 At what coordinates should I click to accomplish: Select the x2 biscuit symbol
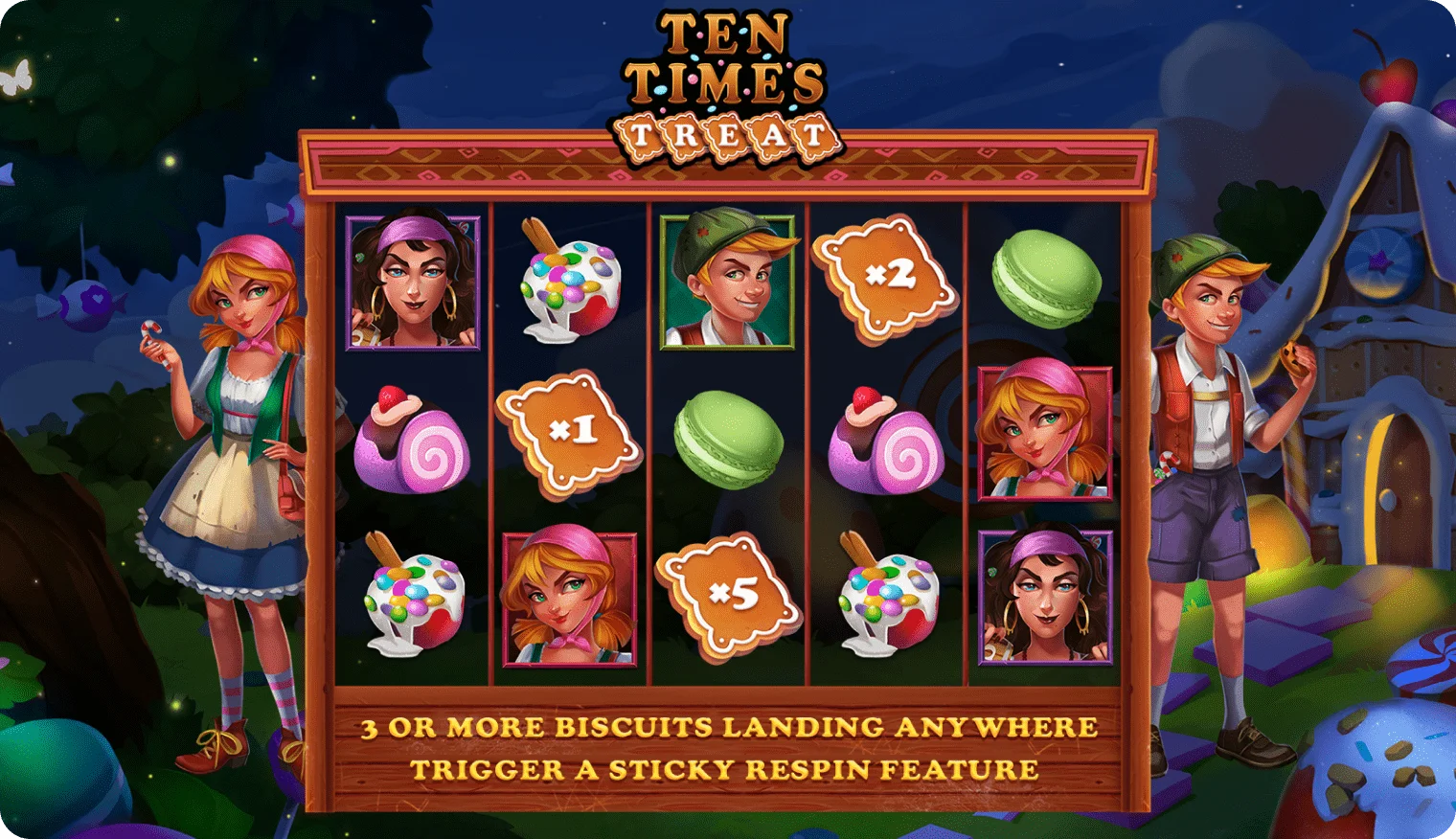tap(885, 278)
